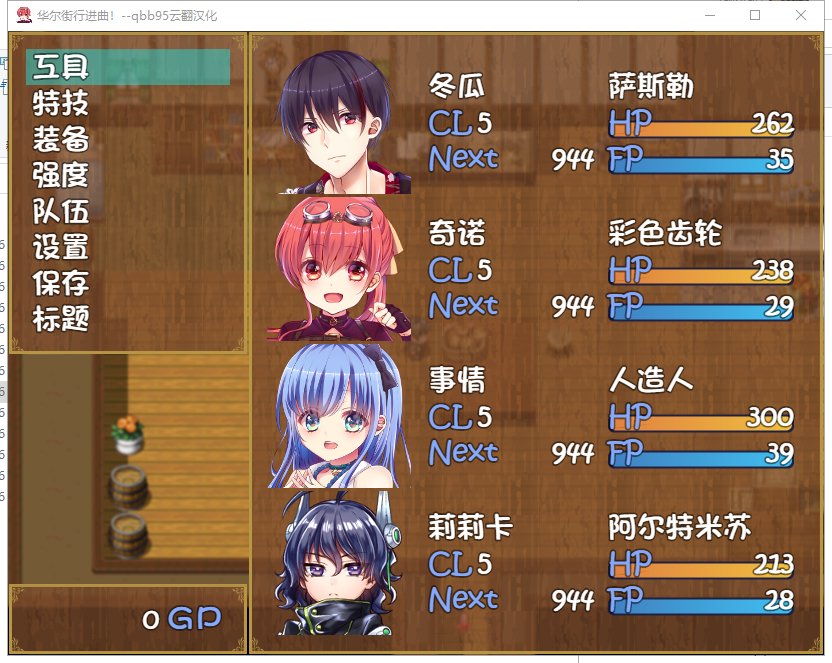Return to title via 标题
The width and height of the screenshot is (832, 663).
62,319
